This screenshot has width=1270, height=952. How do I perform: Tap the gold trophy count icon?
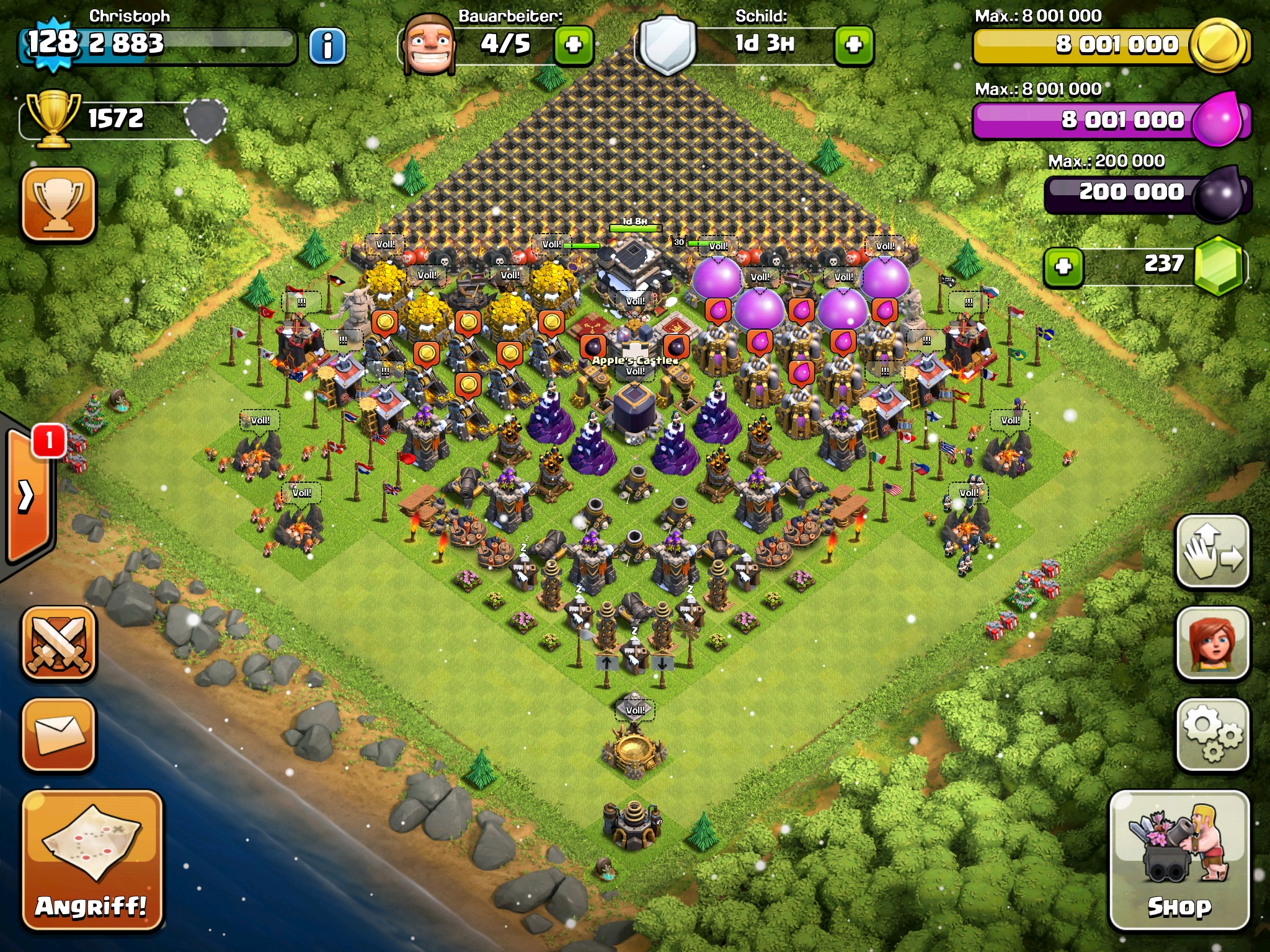pos(54,118)
